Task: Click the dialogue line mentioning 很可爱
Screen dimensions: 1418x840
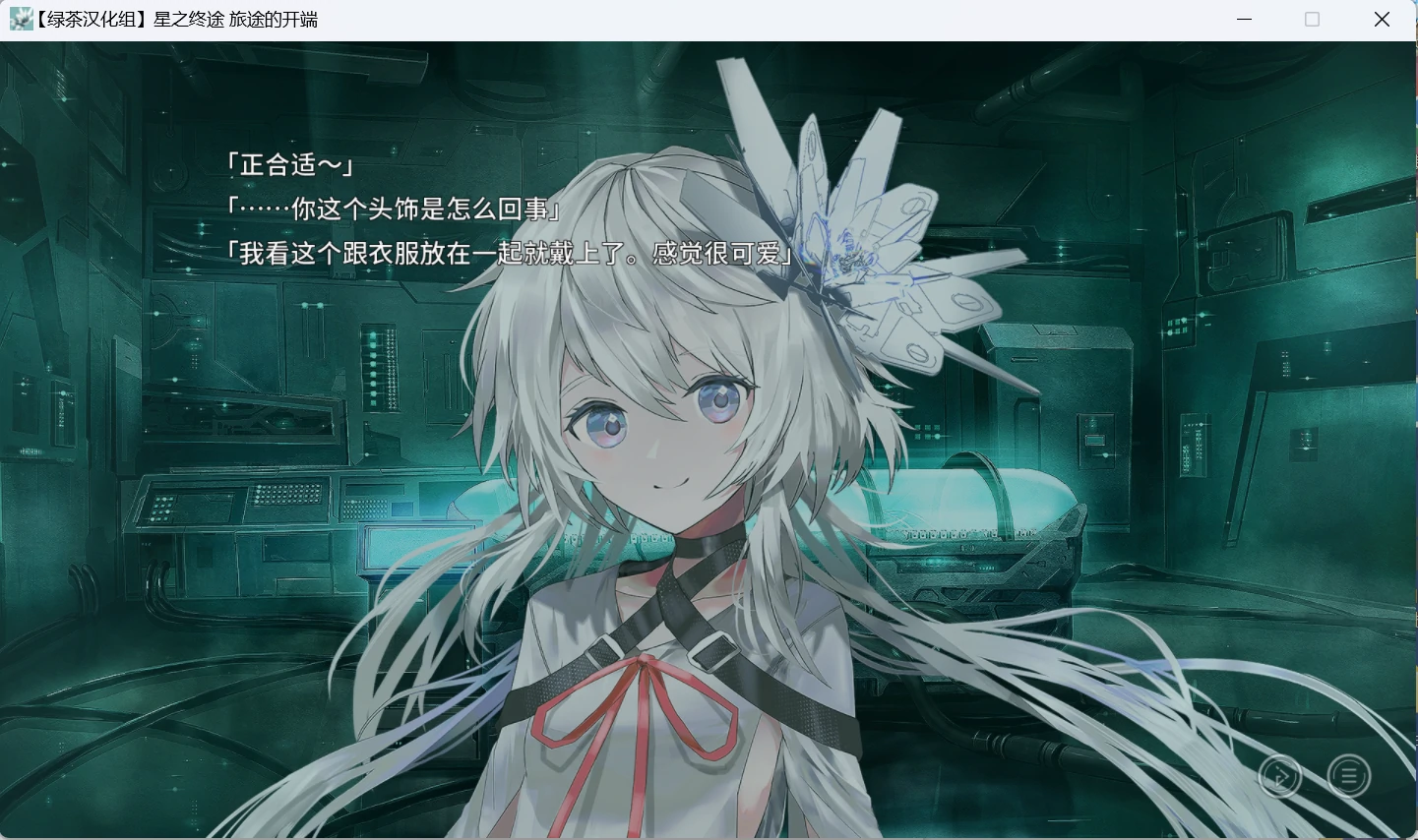Action: pos(509,254)
